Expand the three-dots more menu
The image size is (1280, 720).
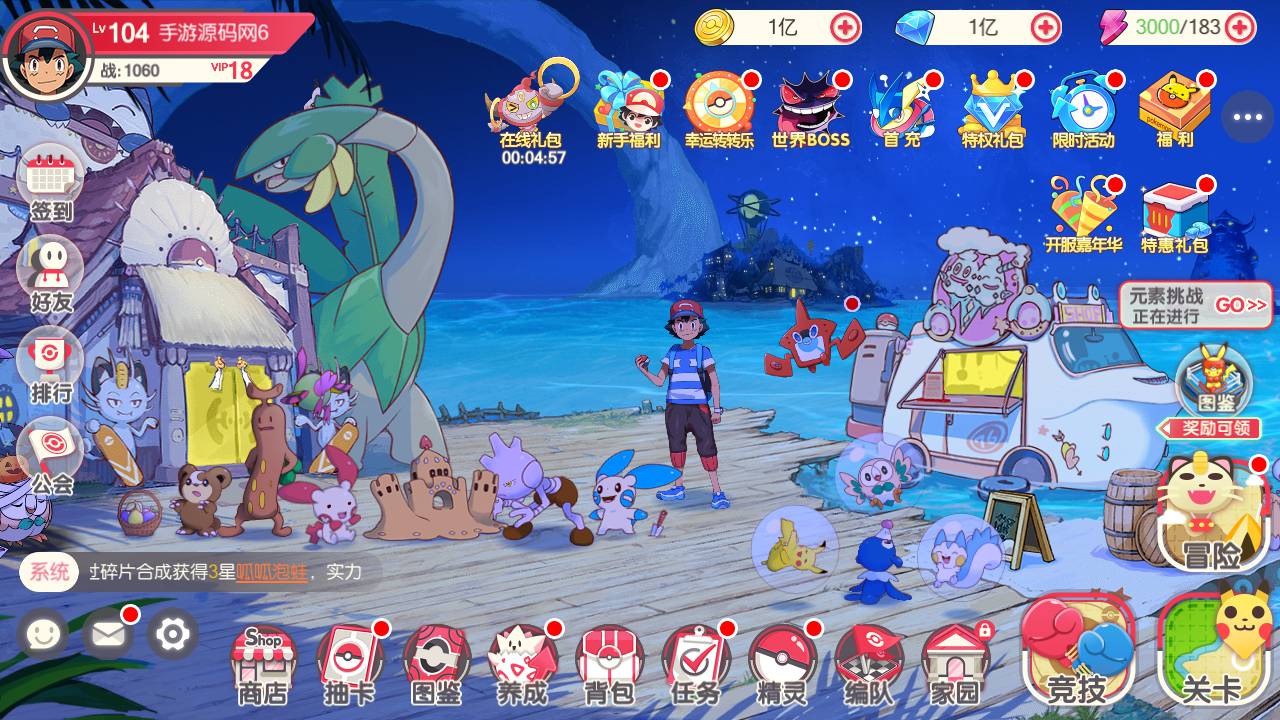[1247, 117]
